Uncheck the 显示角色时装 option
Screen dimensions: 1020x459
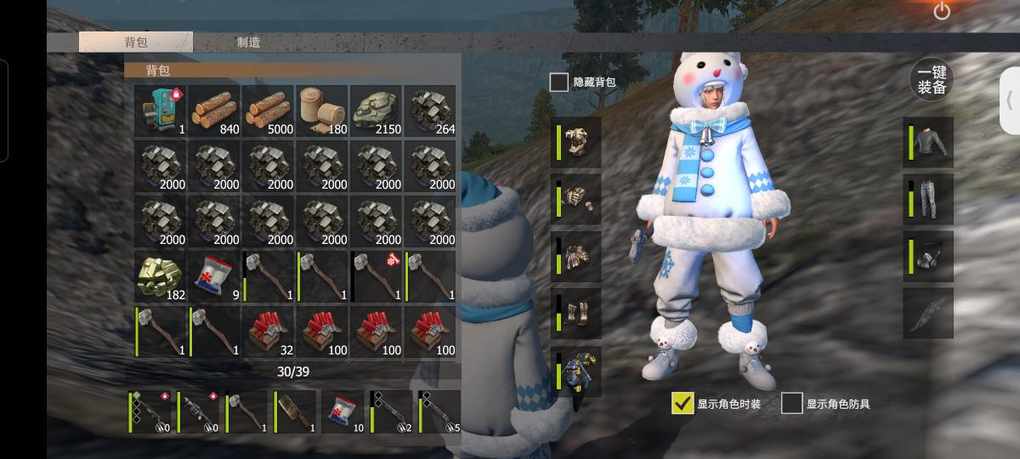683,403
